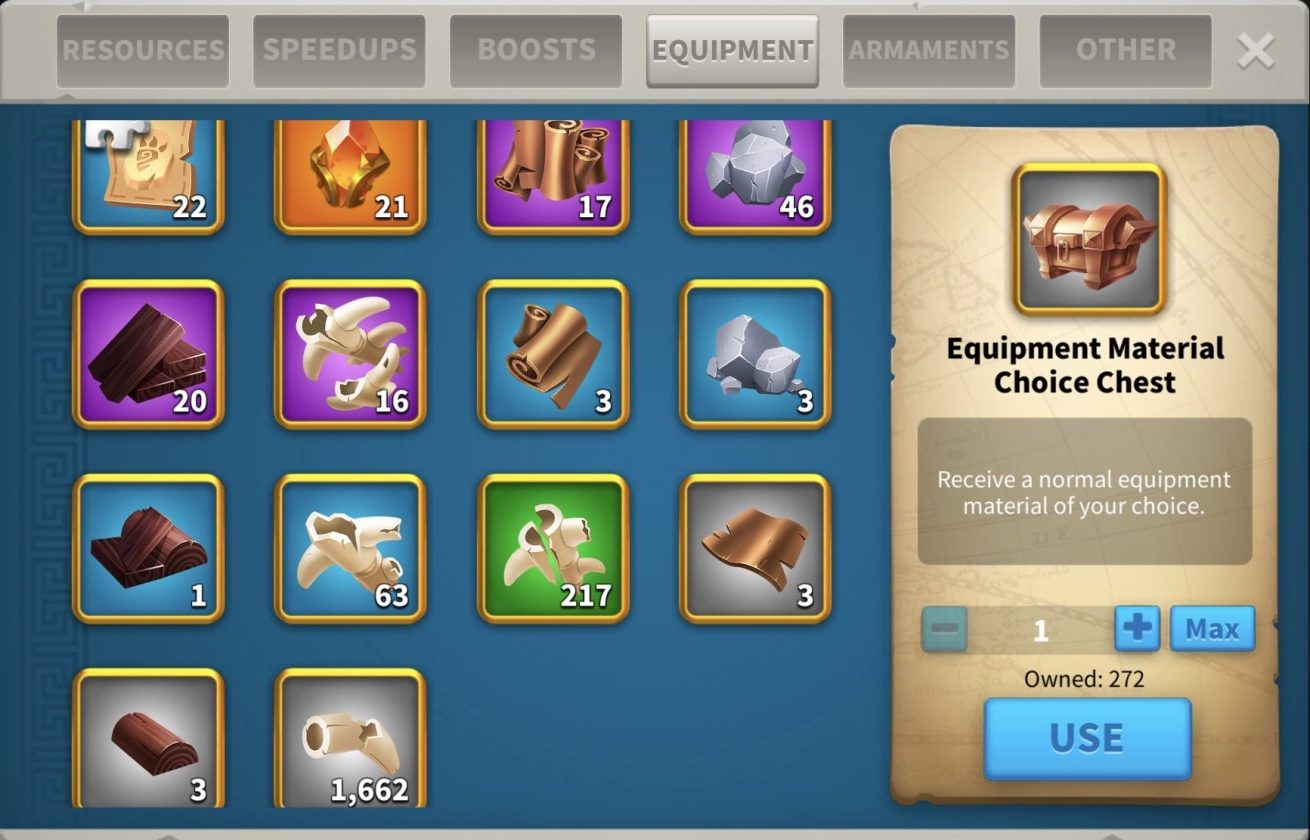Close the inventory window
The height and width of the screenshot is (840, 1310).
click(1255, 50)
